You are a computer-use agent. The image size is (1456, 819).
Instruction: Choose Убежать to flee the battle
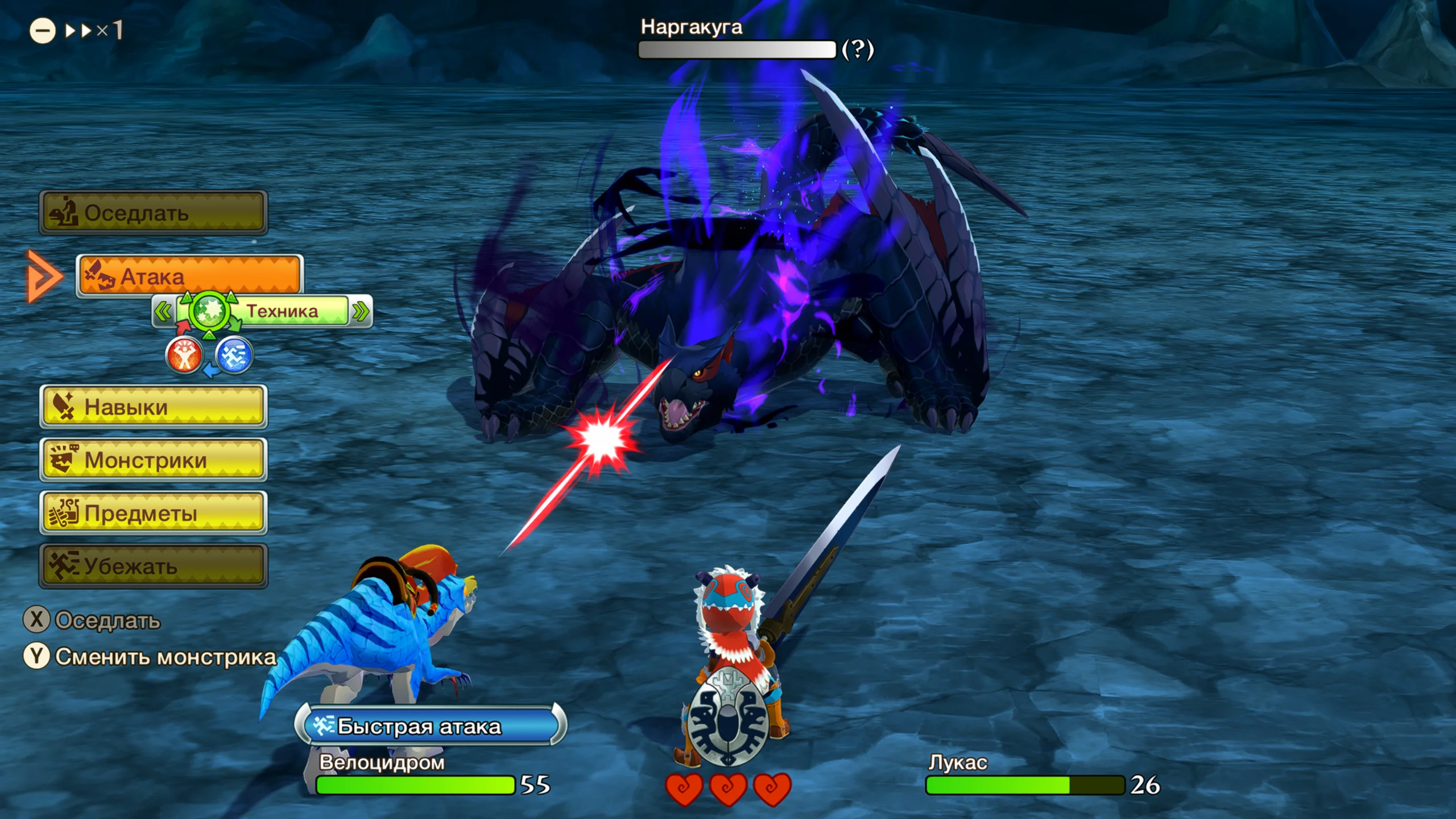coord(153,566)
